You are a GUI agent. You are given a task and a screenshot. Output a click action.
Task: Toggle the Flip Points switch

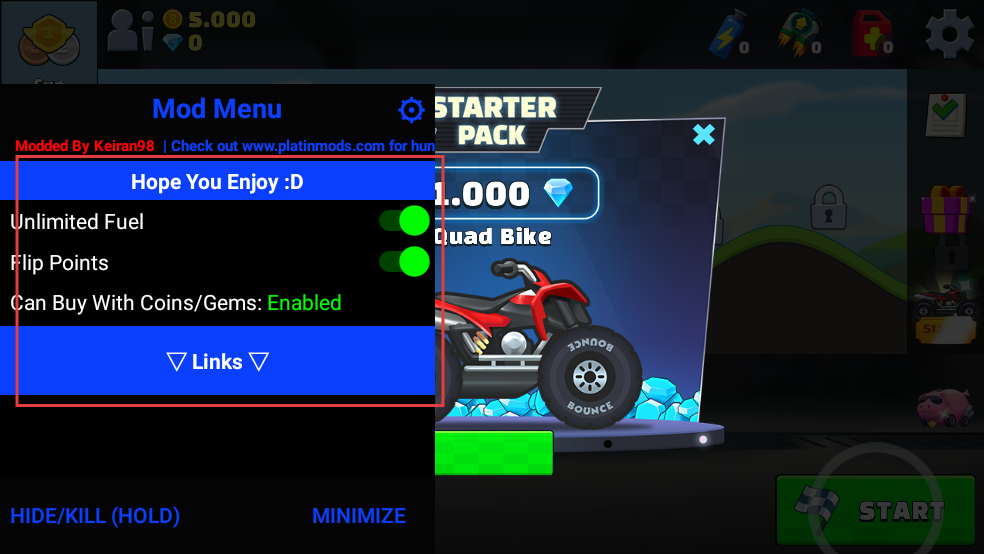tap(404, 262)
